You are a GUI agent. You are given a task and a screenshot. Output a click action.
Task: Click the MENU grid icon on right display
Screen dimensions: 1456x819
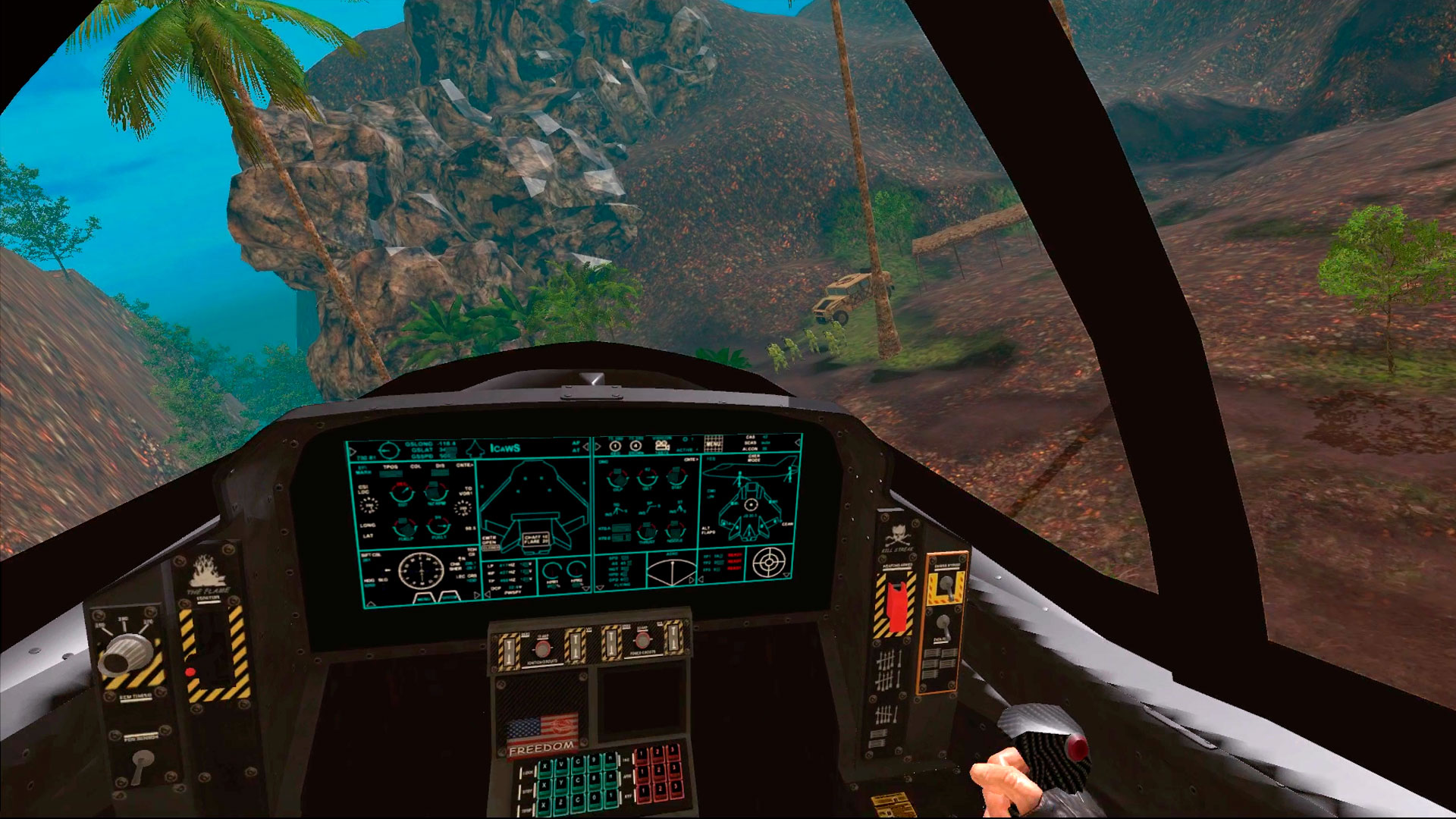[714, 444]
